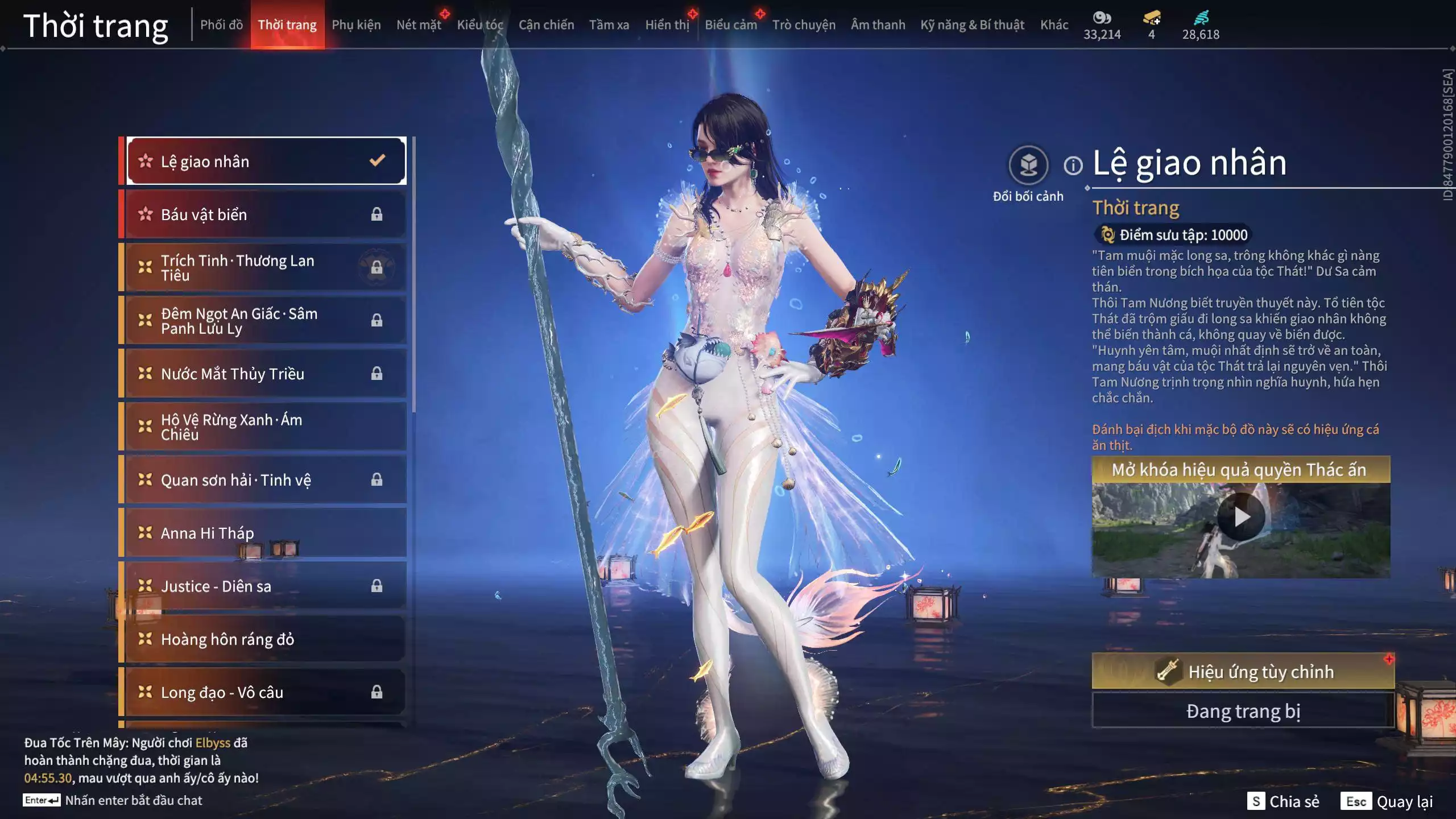Open the Phụ kiện tab

(x=356, y=25)
